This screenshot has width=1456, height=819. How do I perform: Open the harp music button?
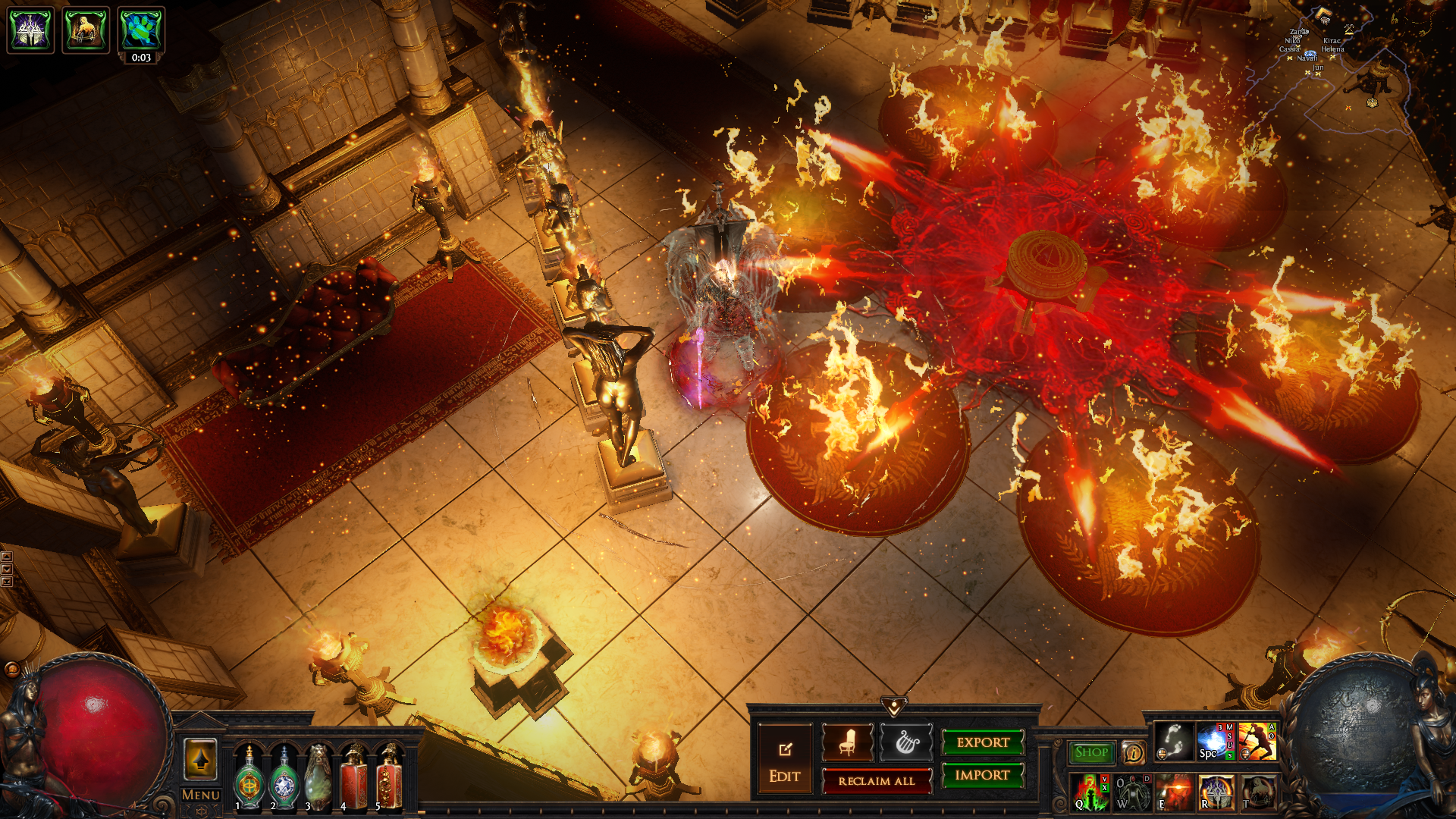(x=906, y=743)
